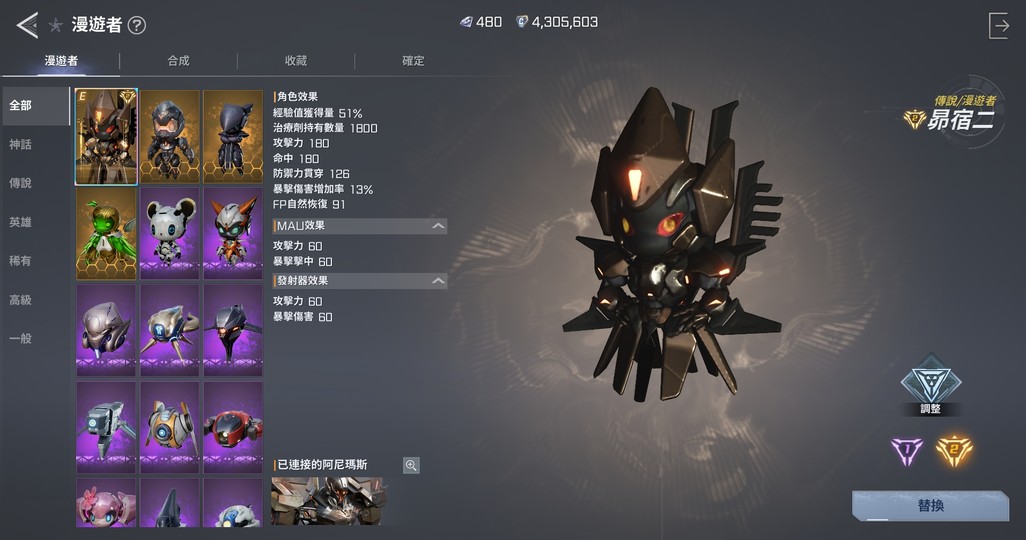Viewport: 1026px width, 540px height.
Task: Show 英雄 rarity wanderers
Action: 20,223
